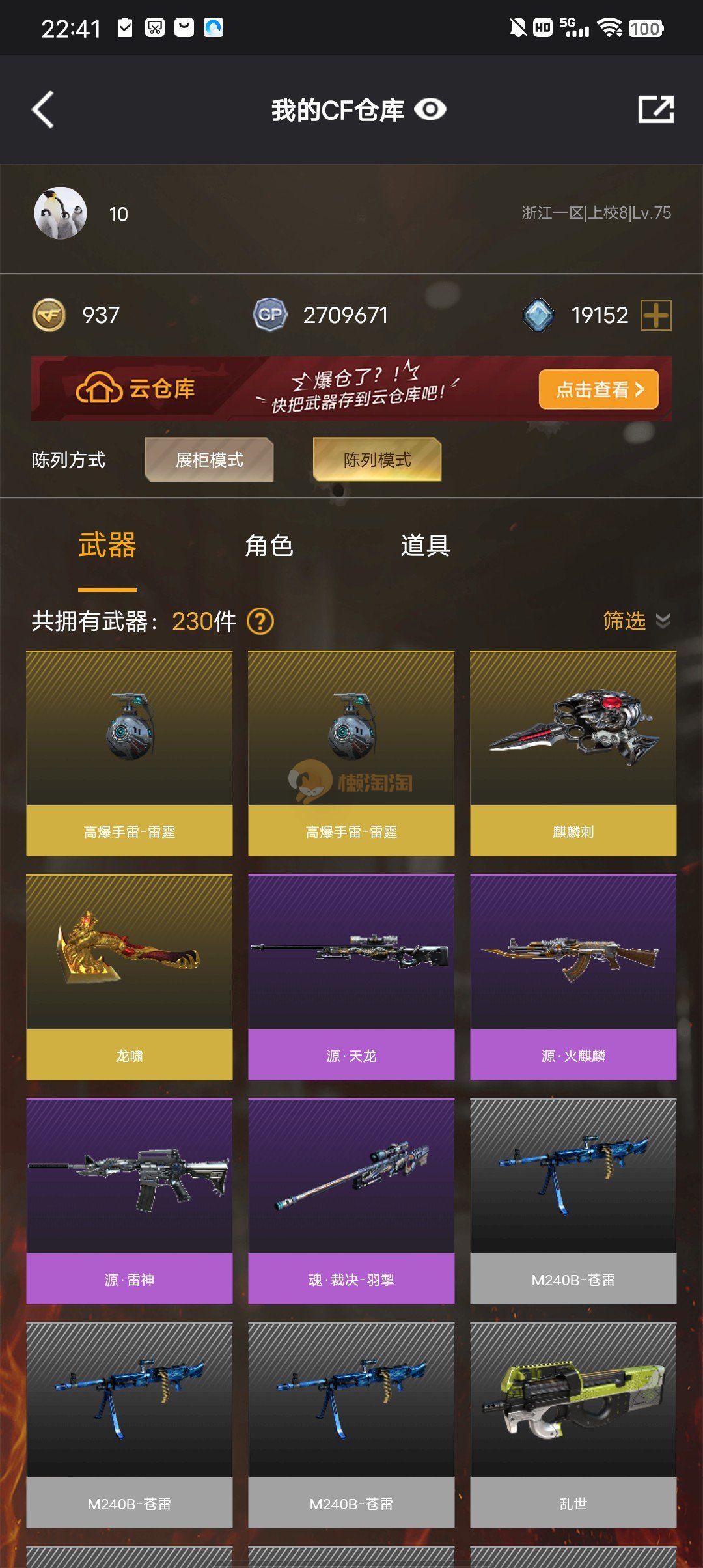Select 陈列模式 display mode
The image size is (703, 1568).
(x=377, y=460)
